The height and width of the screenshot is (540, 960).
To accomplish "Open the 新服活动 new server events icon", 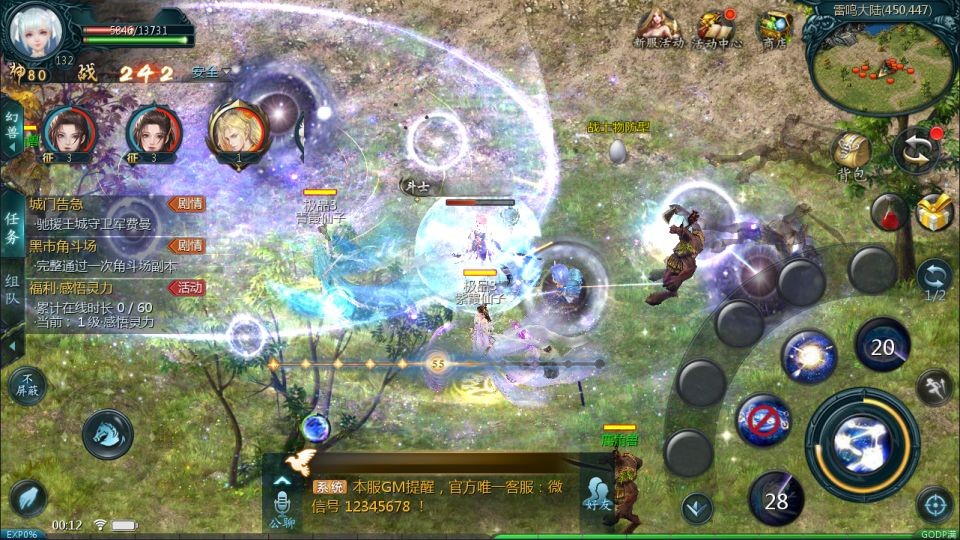I will click(x=657, y=26).
